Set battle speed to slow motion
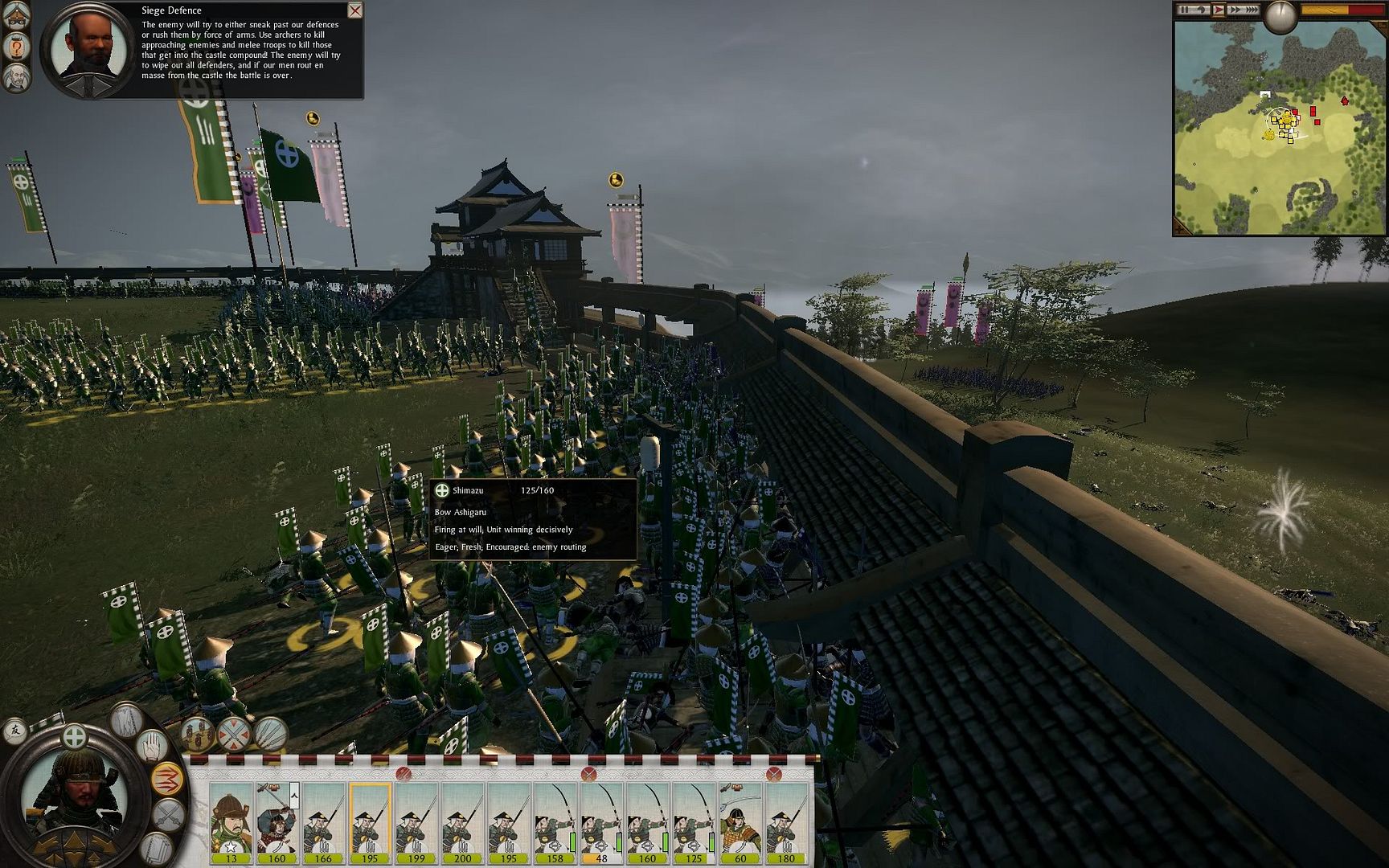 click(x=1201, y=10)
